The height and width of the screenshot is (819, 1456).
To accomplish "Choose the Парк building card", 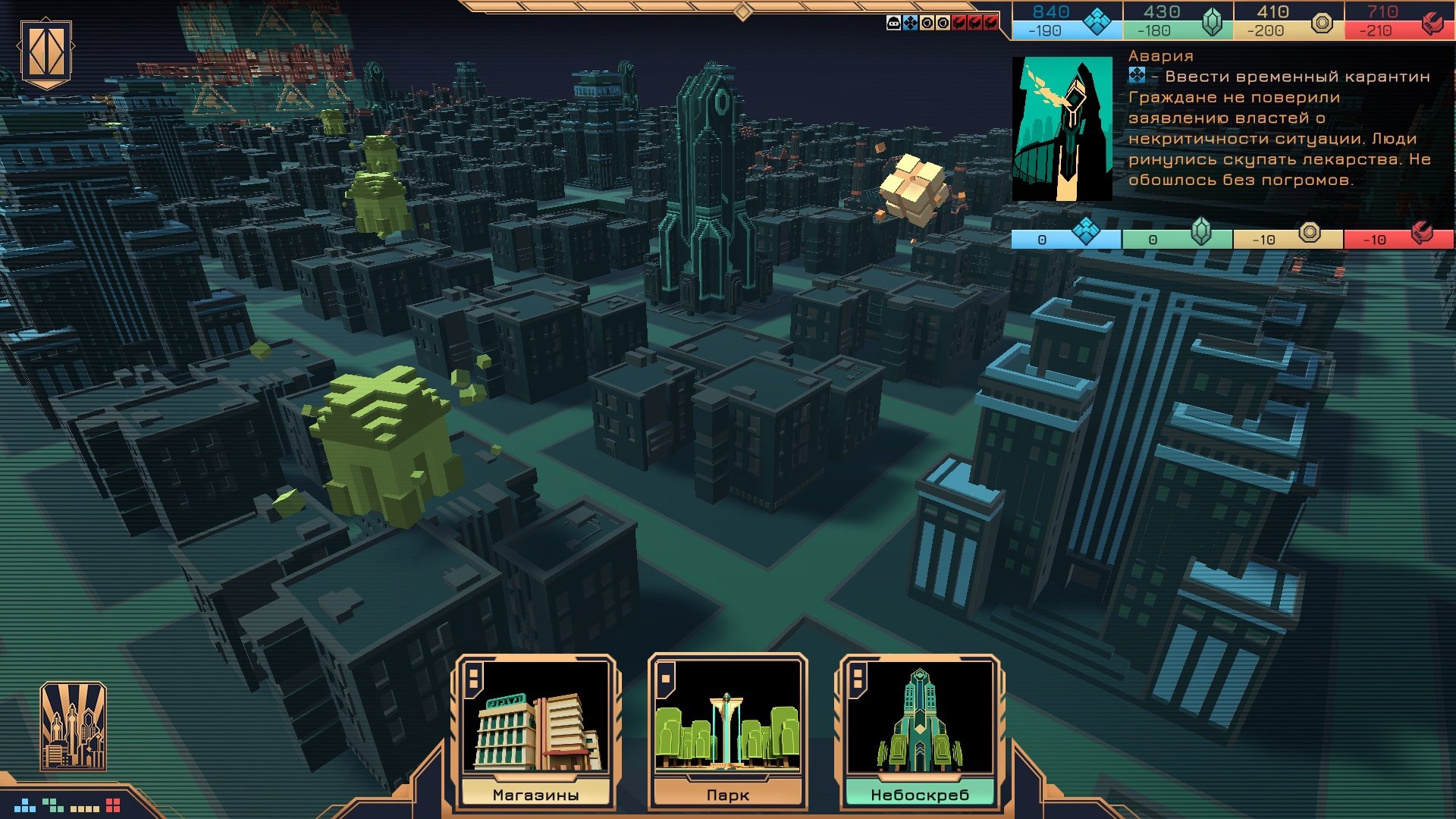I will coord(727,732).
